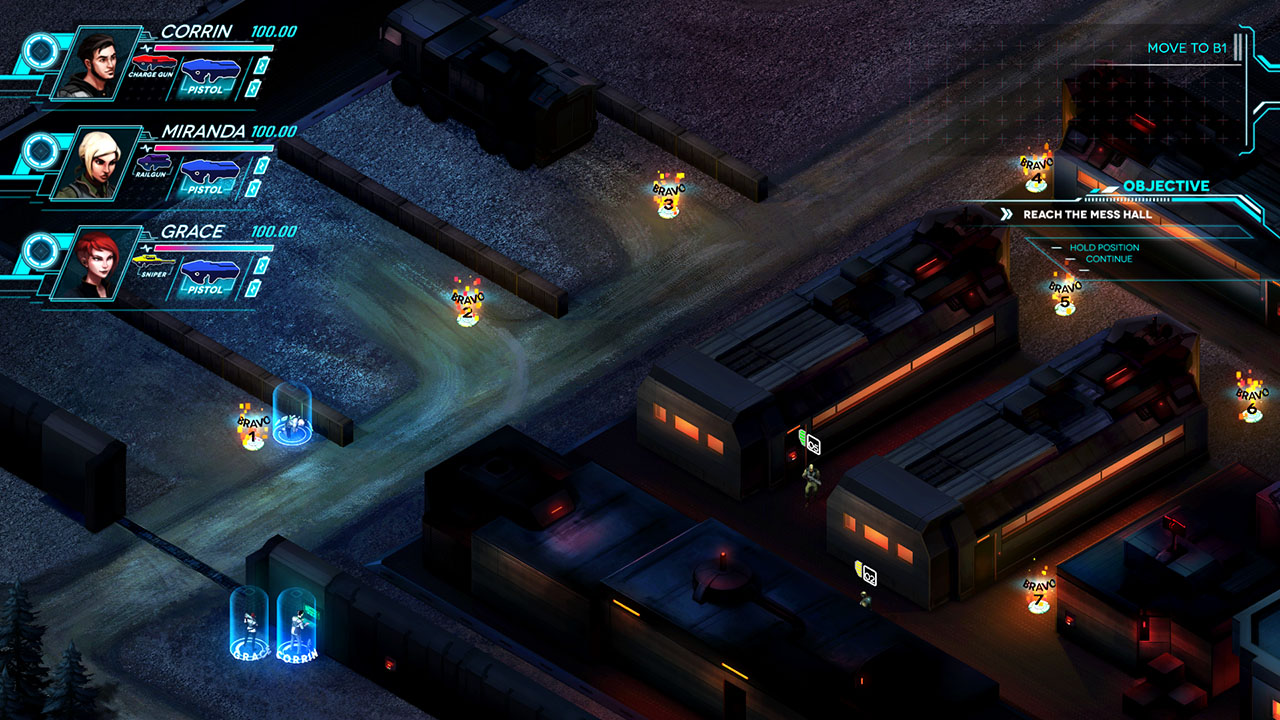Click the circular emblem beside Miranda's portrait
Screen dimensions: 1280x720
point(42,152)
